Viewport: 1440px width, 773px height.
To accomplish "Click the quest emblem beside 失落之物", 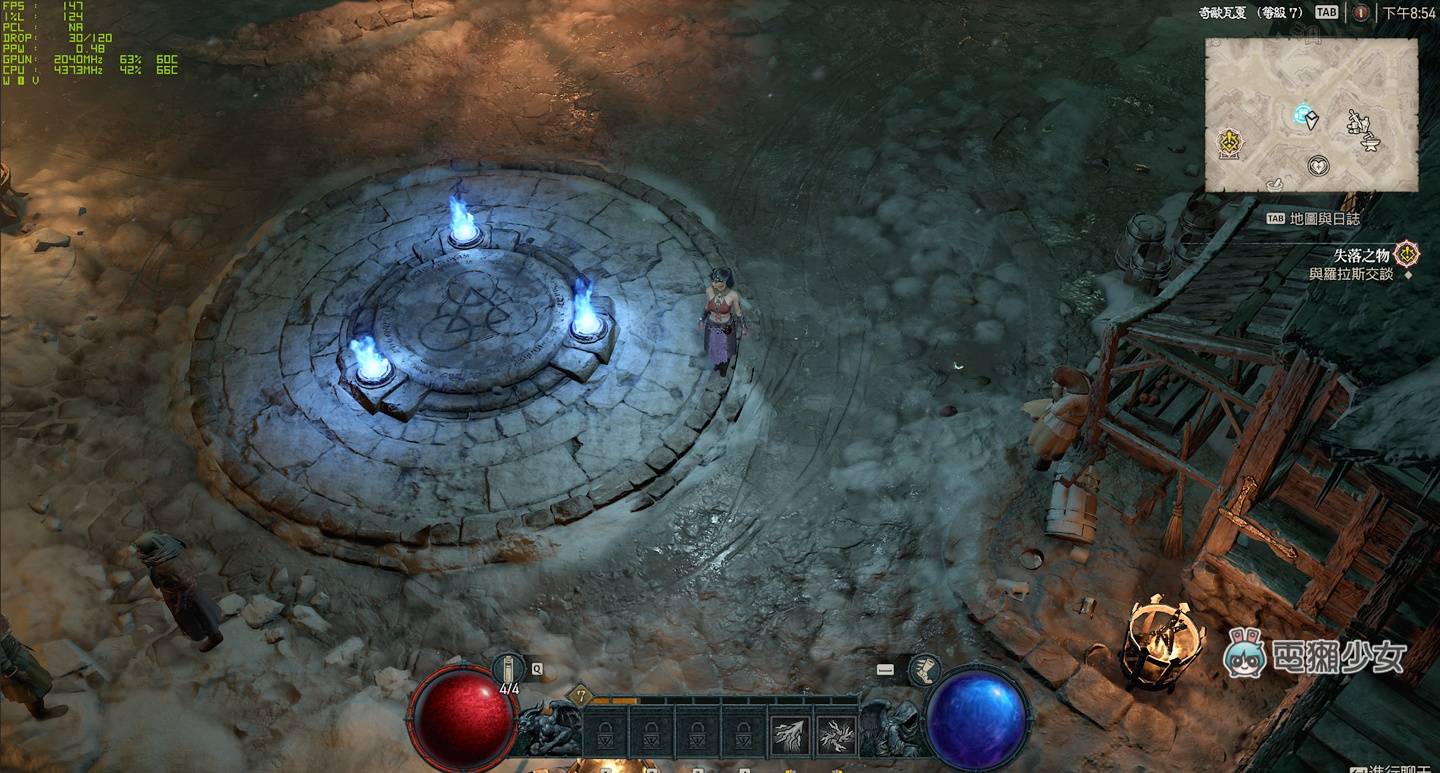I will [x=1408, y=254].
